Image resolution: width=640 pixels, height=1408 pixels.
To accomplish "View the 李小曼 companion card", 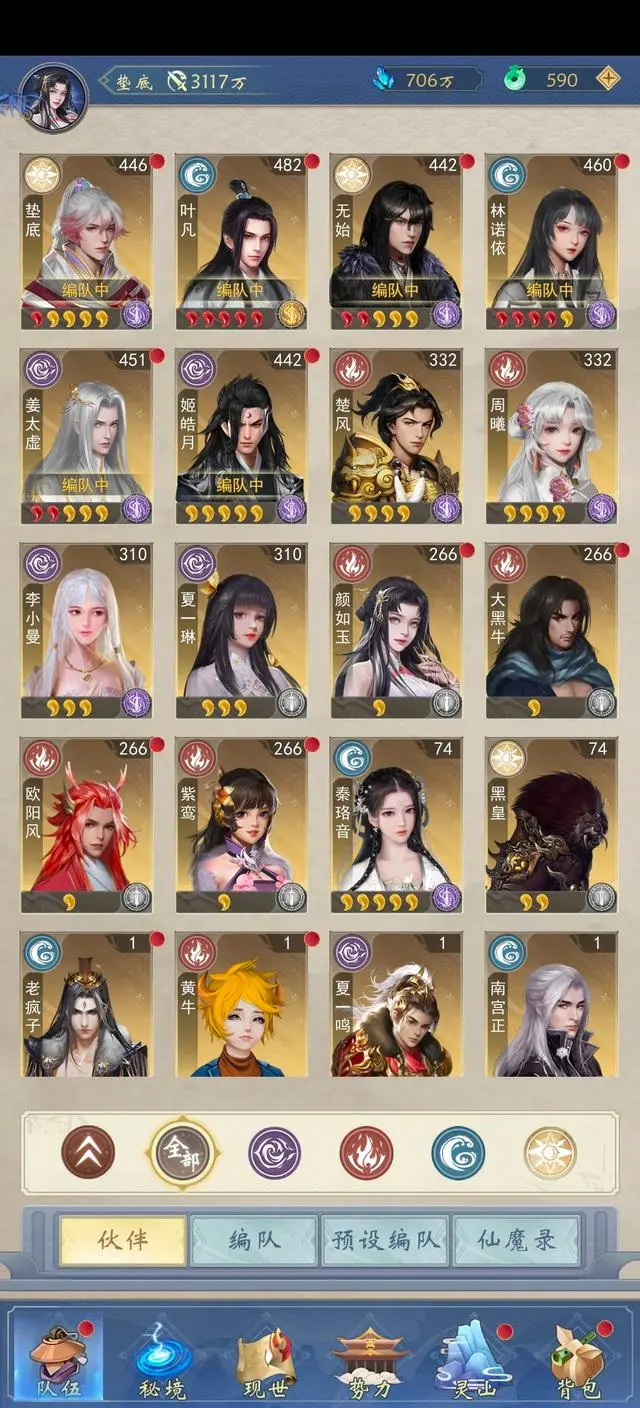I will 86,631.
